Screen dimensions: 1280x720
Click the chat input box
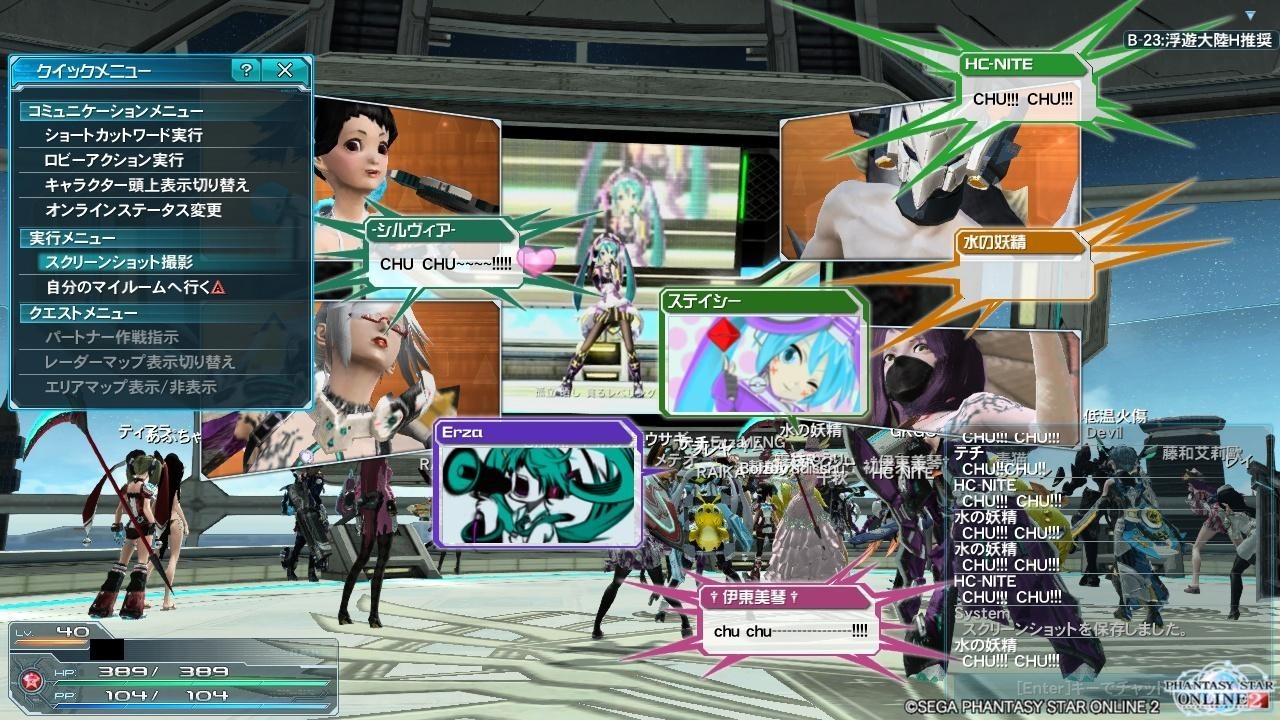click(1090, 688)
